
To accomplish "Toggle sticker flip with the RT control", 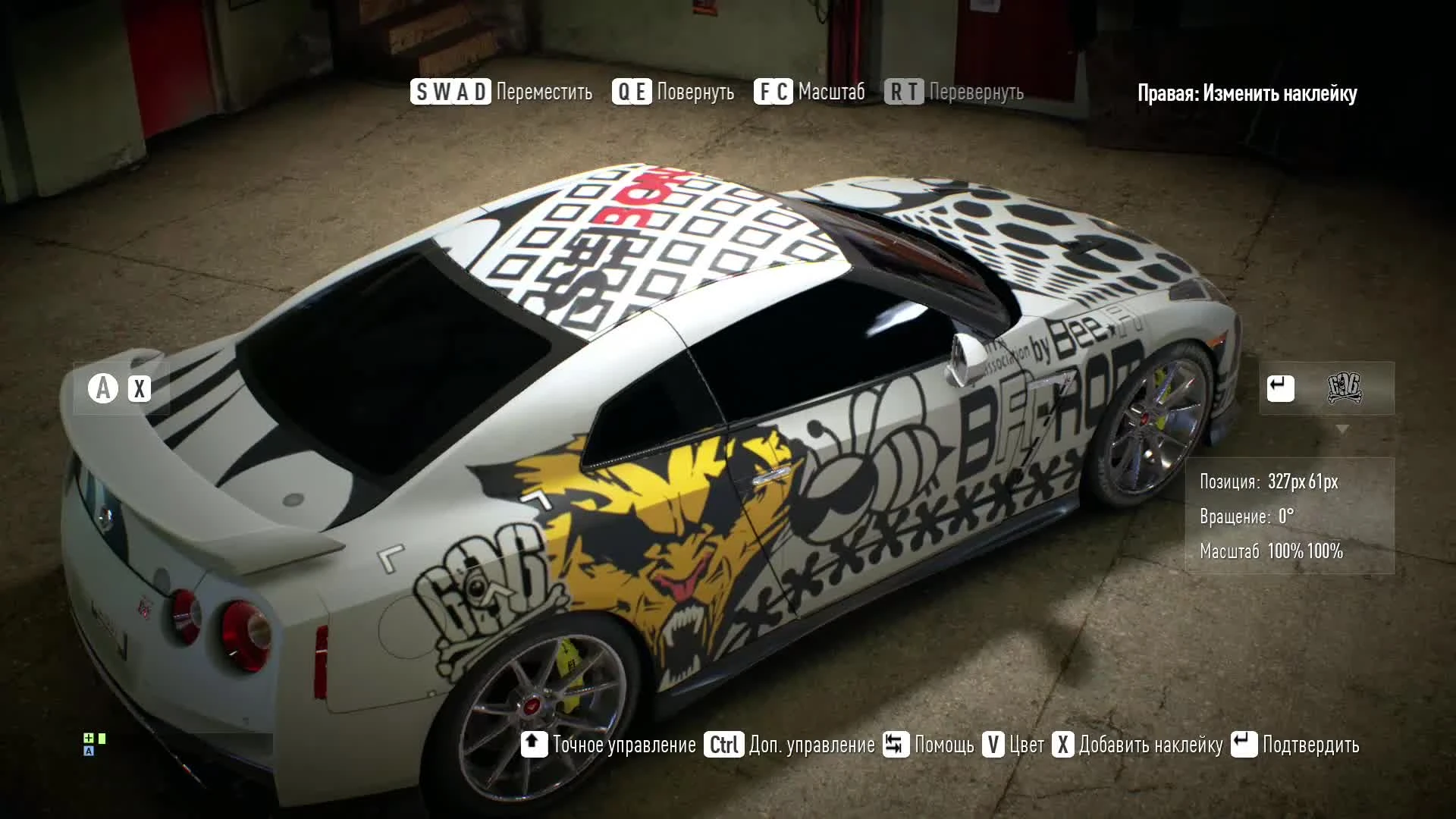I will pyautogui.click(x=902, y=92).
